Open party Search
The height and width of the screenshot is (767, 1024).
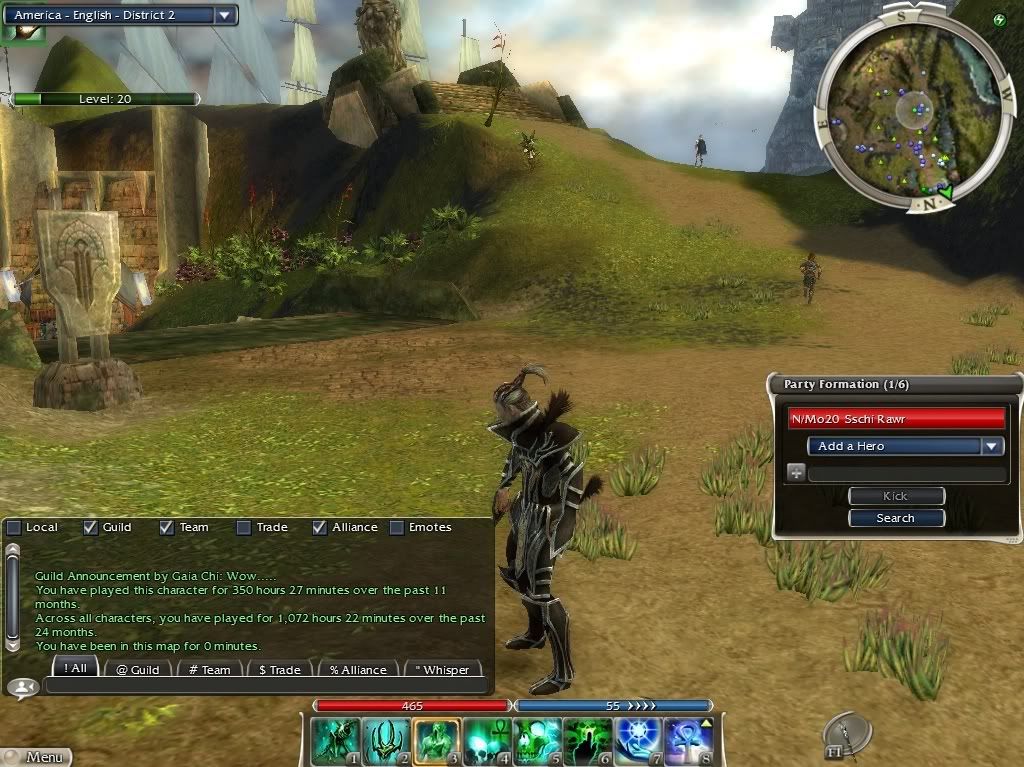click(x=896, y=518)
